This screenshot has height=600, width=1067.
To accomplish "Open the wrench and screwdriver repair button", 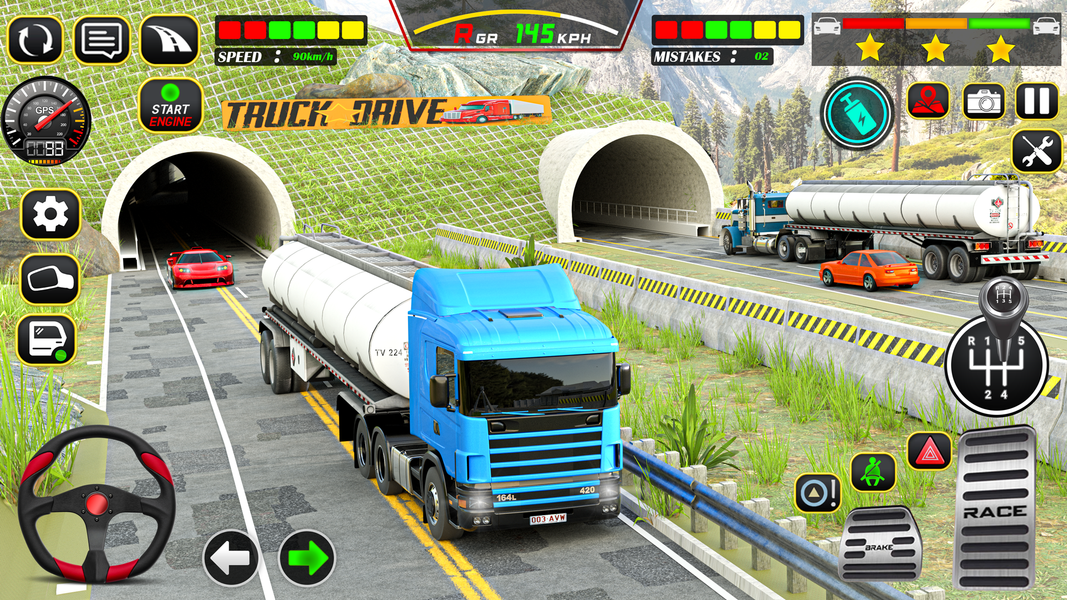I will 1037,152.
